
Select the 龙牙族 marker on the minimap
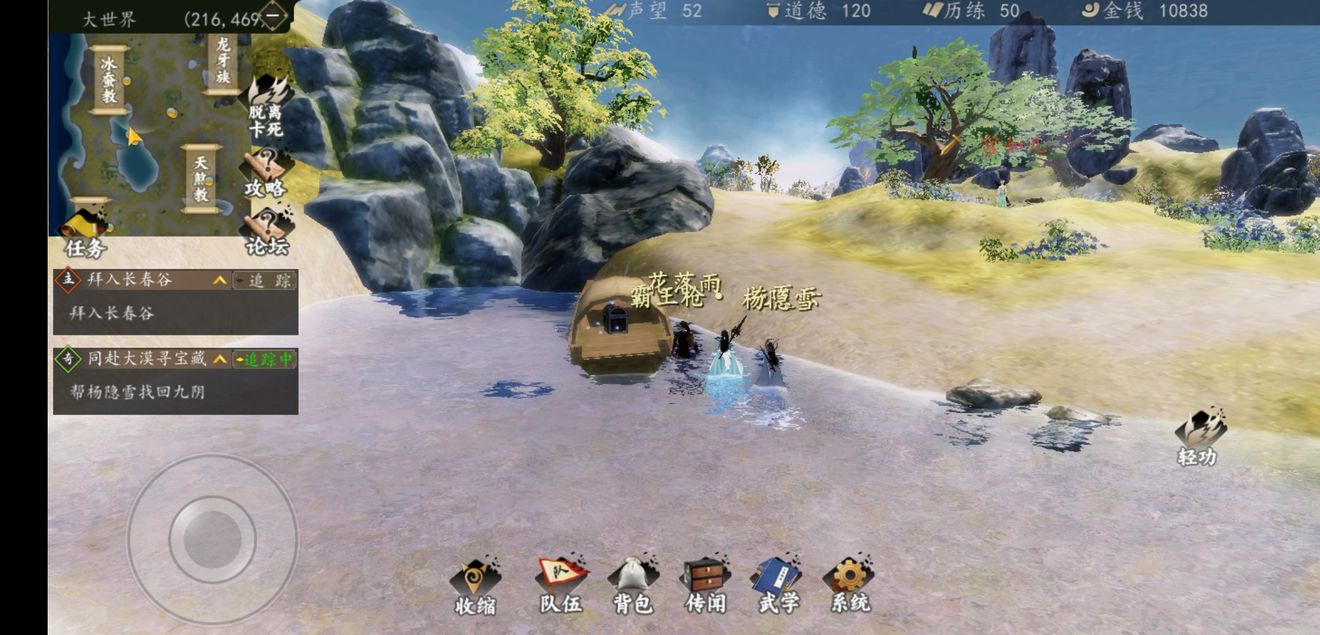coord(223,62)
